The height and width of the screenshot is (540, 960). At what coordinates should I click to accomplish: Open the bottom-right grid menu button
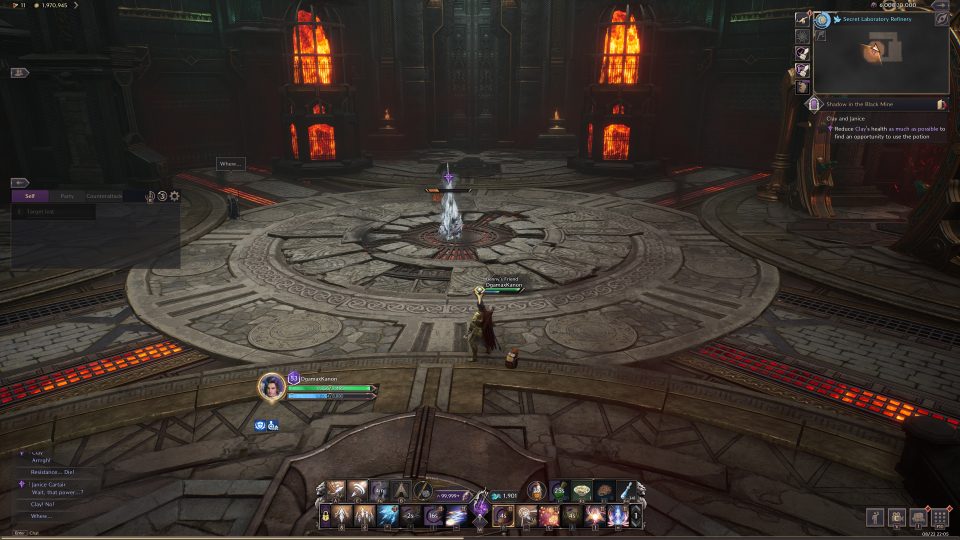(x=939, y=517)
